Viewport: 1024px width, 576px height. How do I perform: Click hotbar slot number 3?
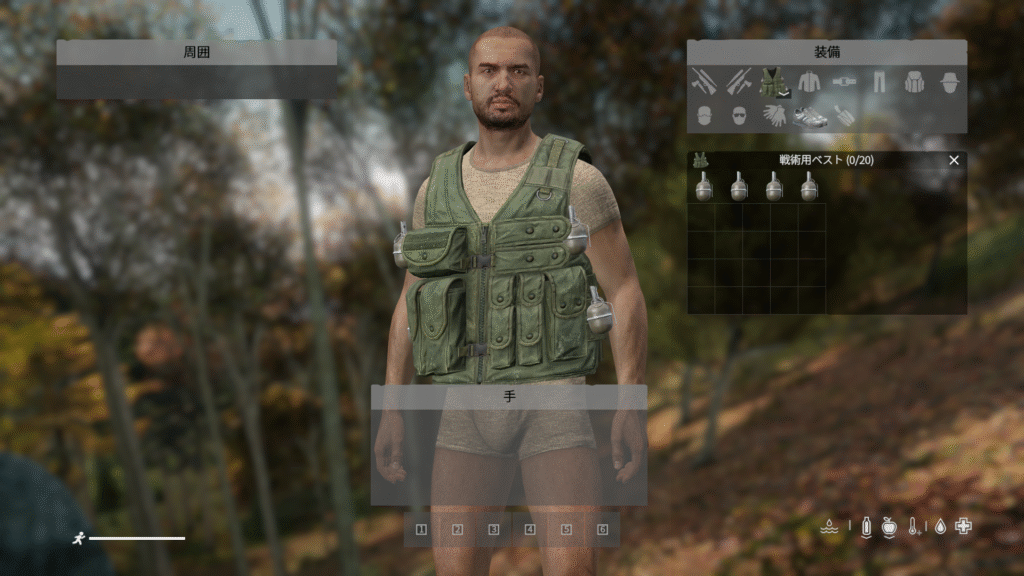pos(493,529)
